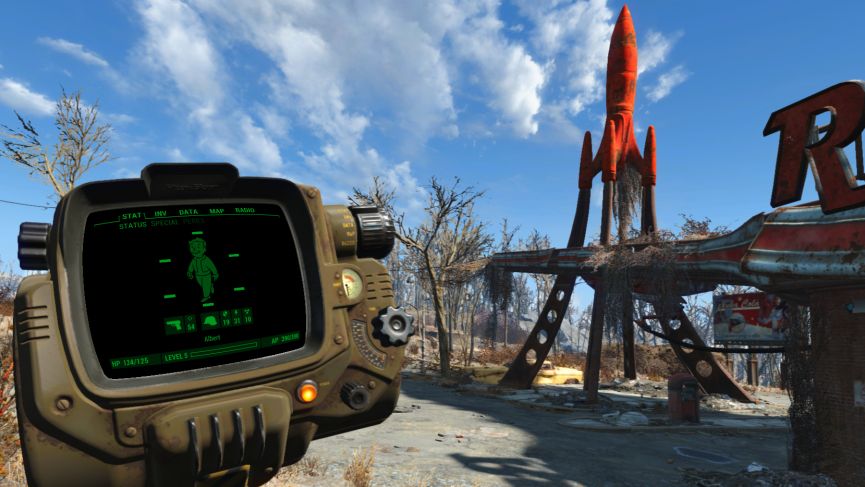
Task: Open the INV tab on the Pip-Boy
Action: coord(160,213)
